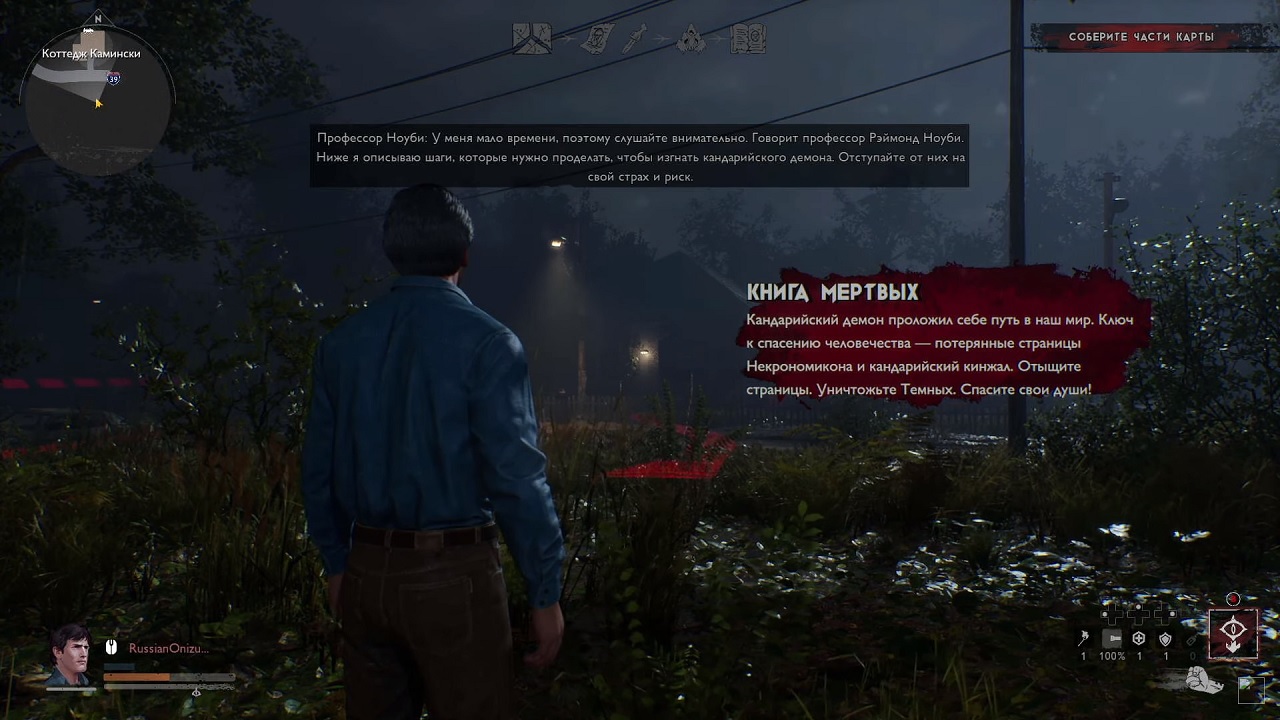Screen dimensions: 1280x720
Task: Select the Necronomicon lost page objective icon
Action: click(597, 39)
